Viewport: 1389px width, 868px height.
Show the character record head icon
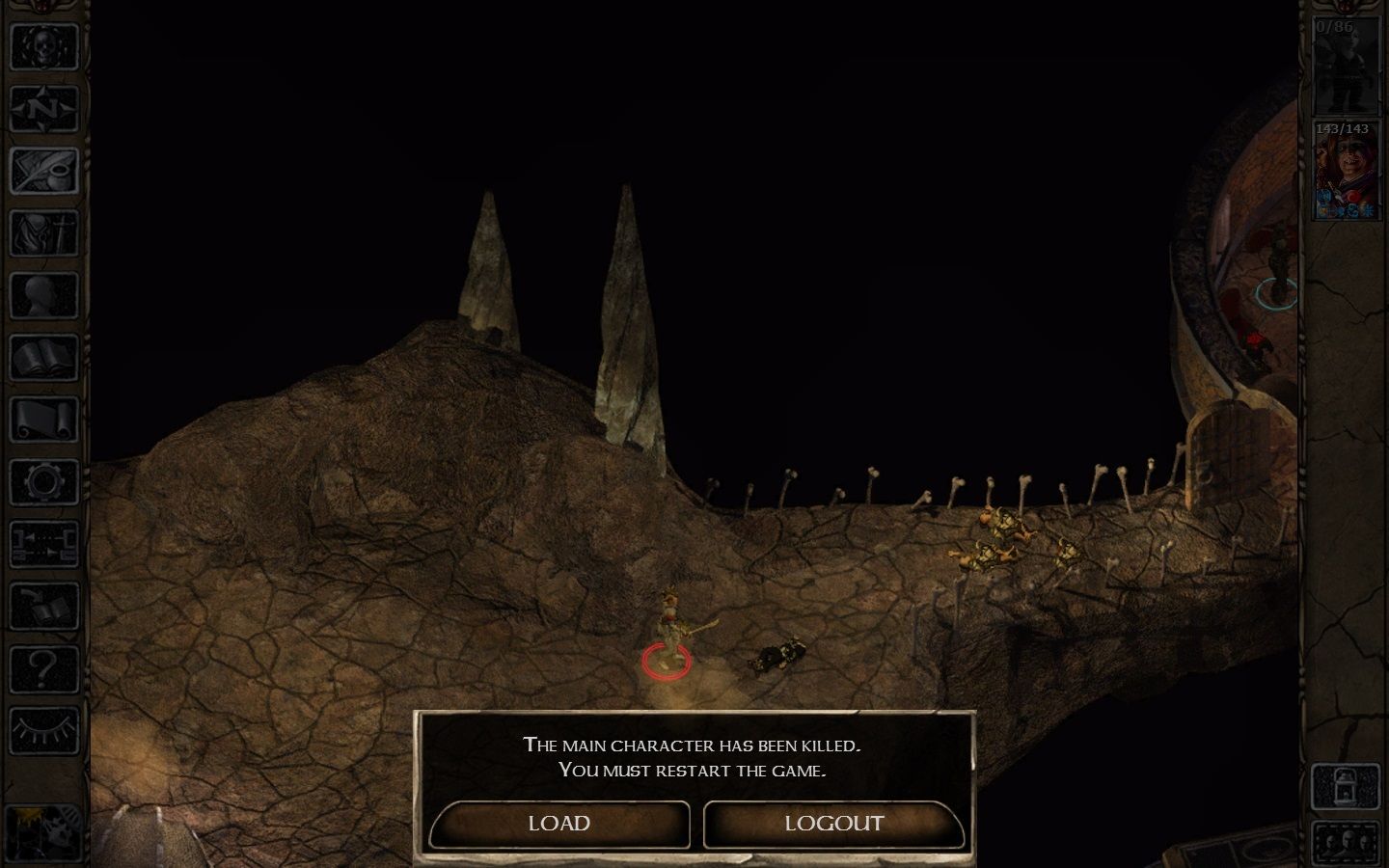tap(43, 296)
